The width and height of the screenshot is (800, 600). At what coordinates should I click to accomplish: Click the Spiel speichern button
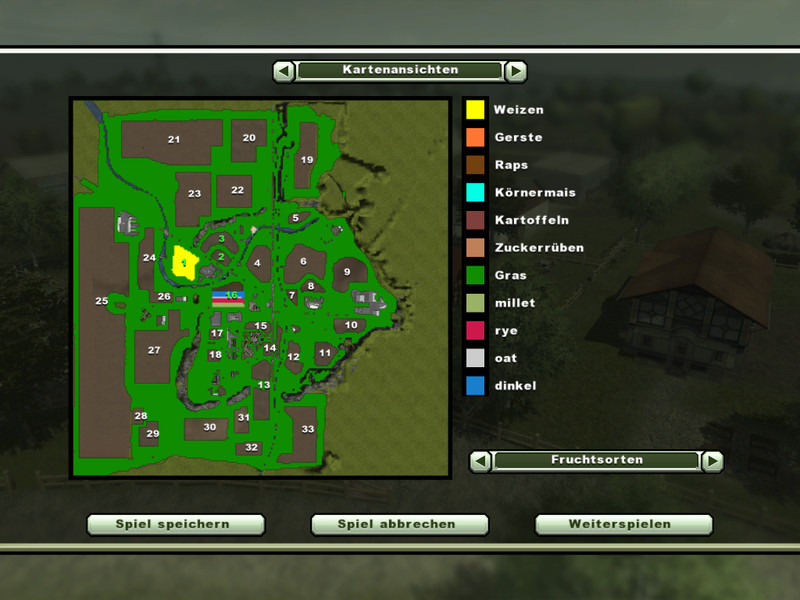click(x=176, y=524)
